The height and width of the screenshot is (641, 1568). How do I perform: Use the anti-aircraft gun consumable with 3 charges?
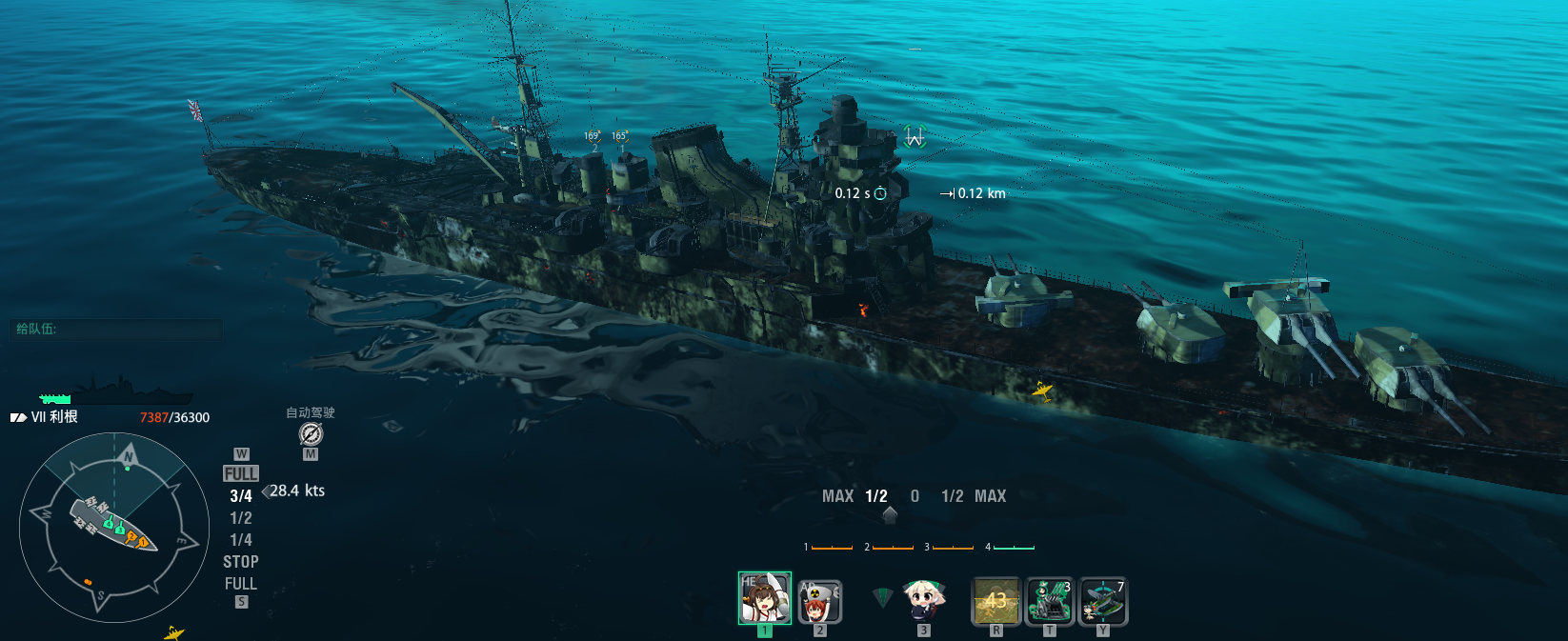click(1050, 601)
